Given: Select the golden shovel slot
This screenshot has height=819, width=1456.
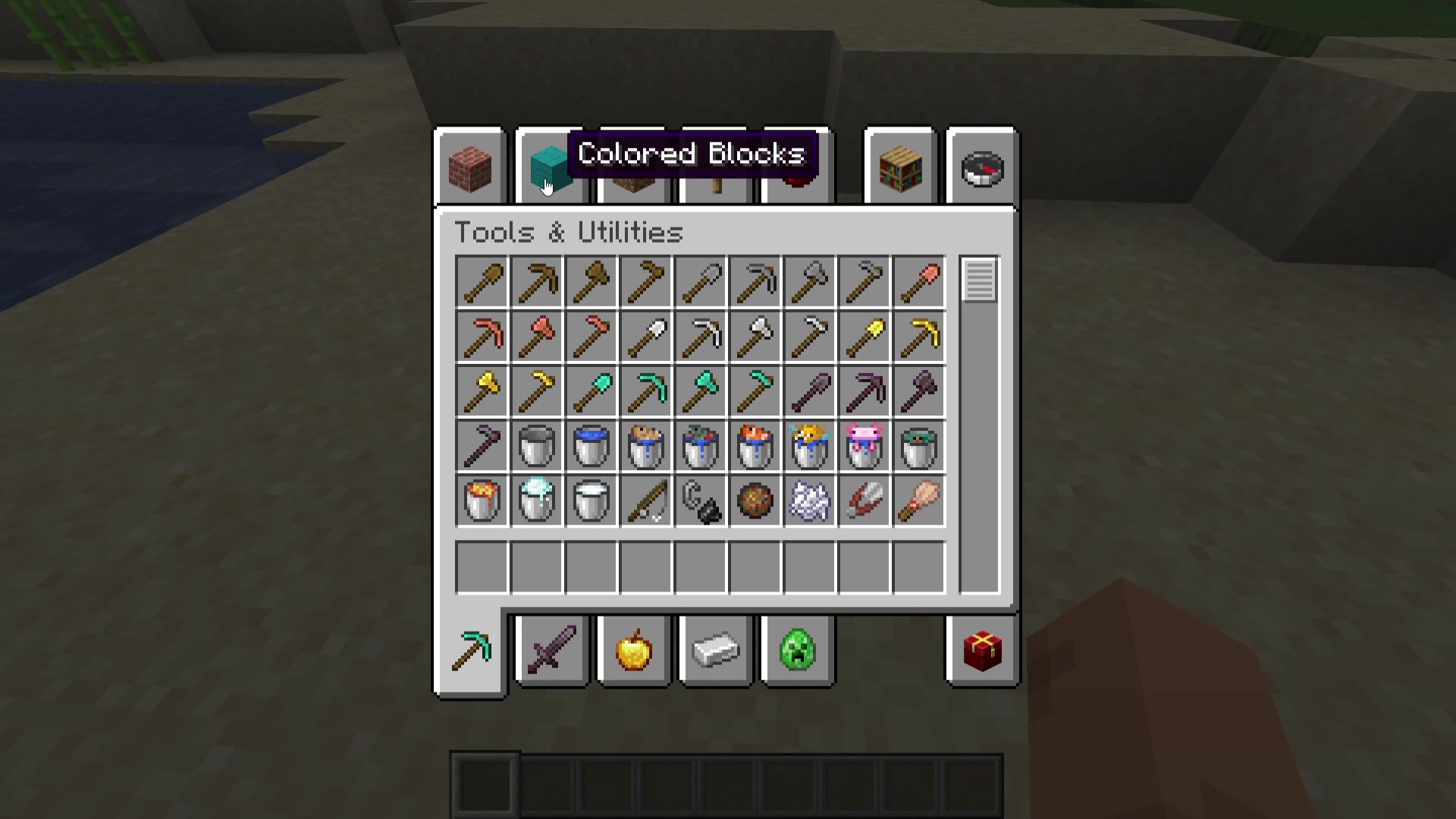Looking at the screenshot, I should (864, 337).
